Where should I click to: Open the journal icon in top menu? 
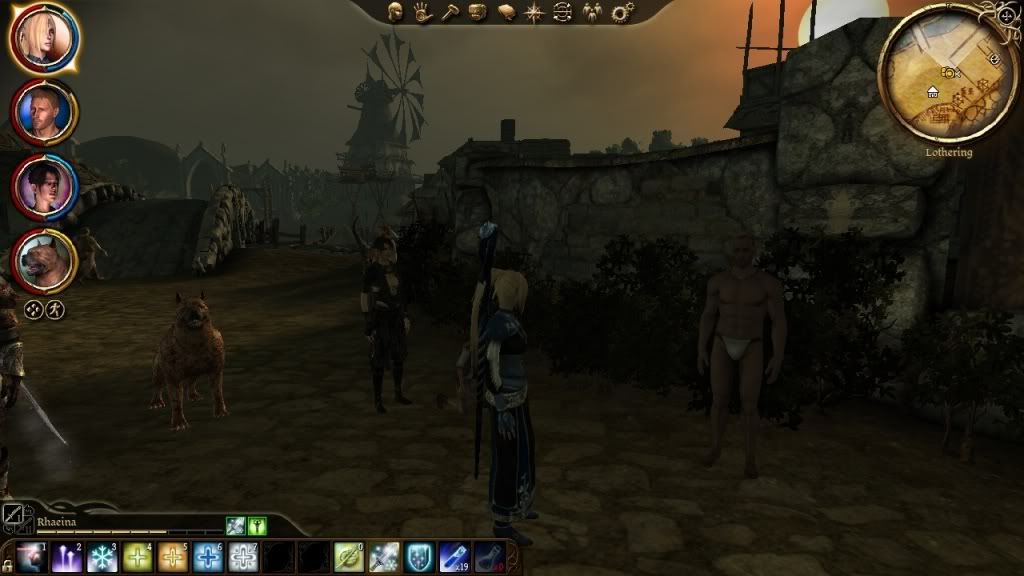click(506, 12)
